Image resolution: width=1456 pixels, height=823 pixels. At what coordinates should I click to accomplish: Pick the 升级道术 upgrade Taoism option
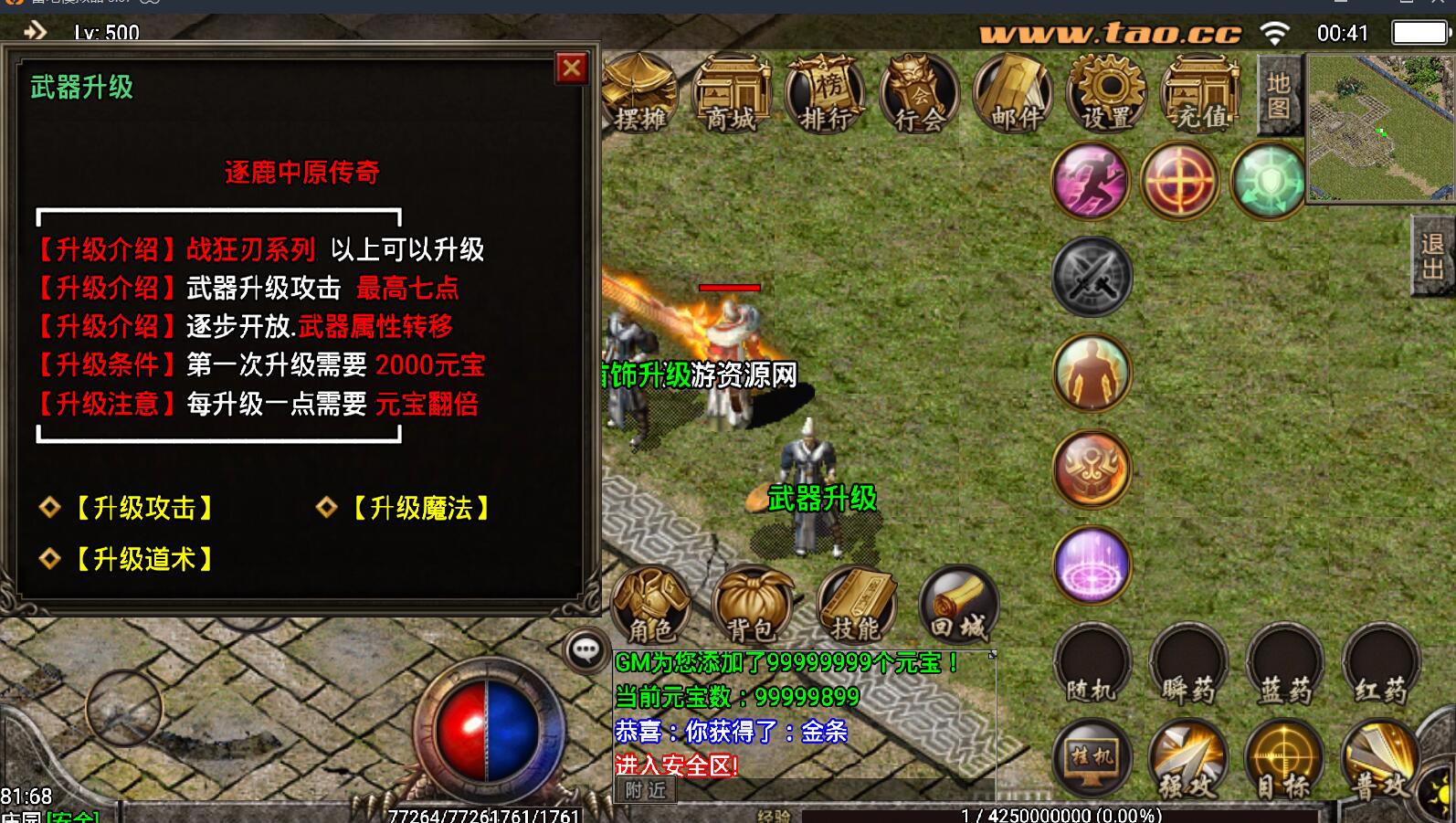tap(144, 559)
